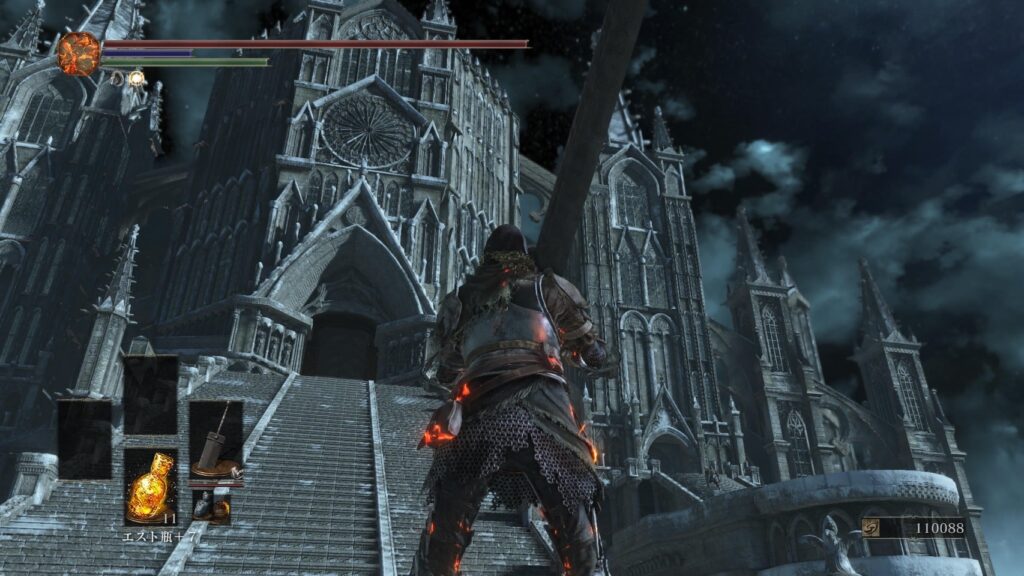Select the greatsword right-hand weapon slot
Image resolution: width=1024 pixels, height=576 pixels.
click(x=216, y=440)
